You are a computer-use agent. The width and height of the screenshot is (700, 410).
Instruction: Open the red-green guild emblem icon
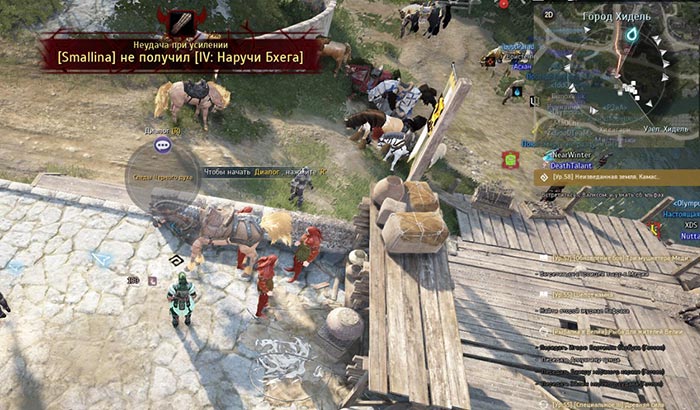point(510,160)
